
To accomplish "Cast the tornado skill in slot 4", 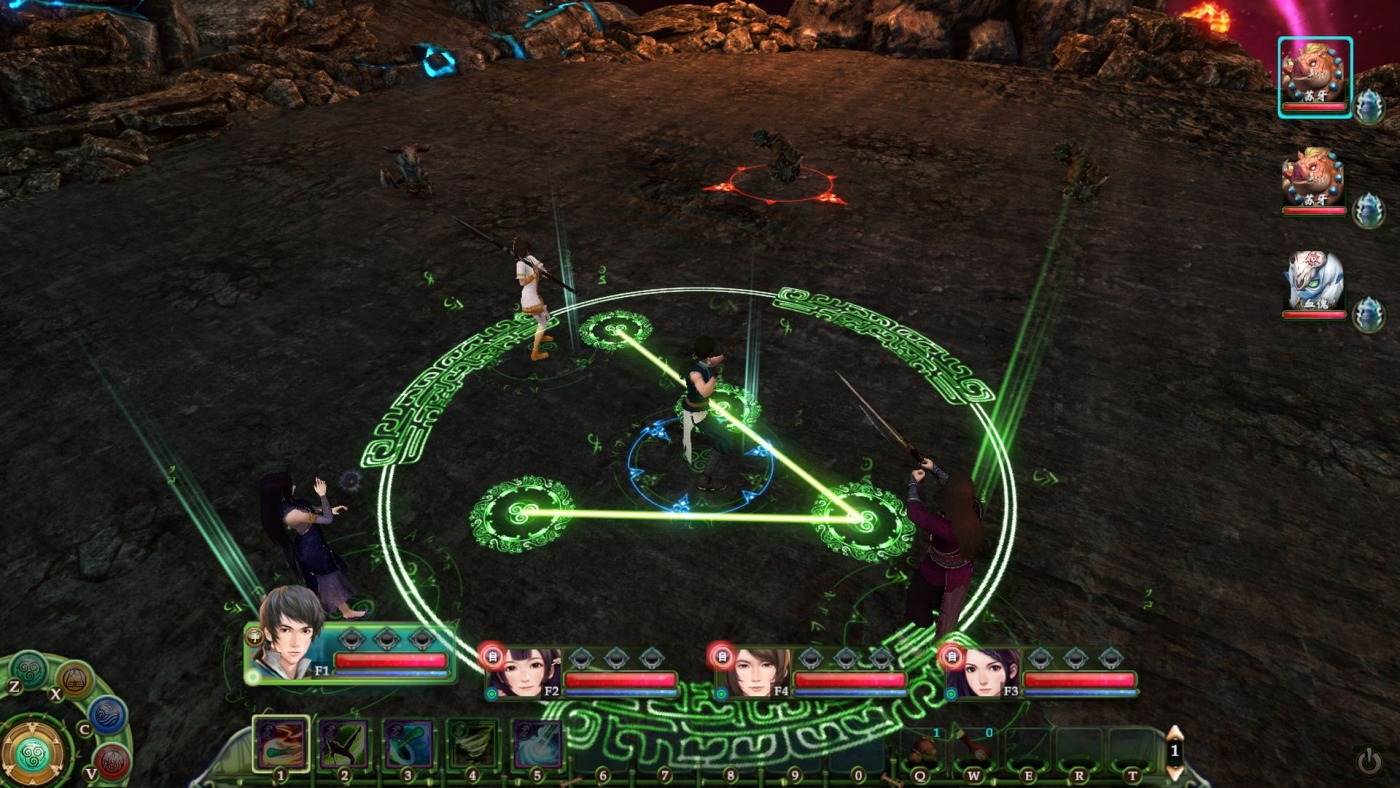I will (x=472, y=744).
